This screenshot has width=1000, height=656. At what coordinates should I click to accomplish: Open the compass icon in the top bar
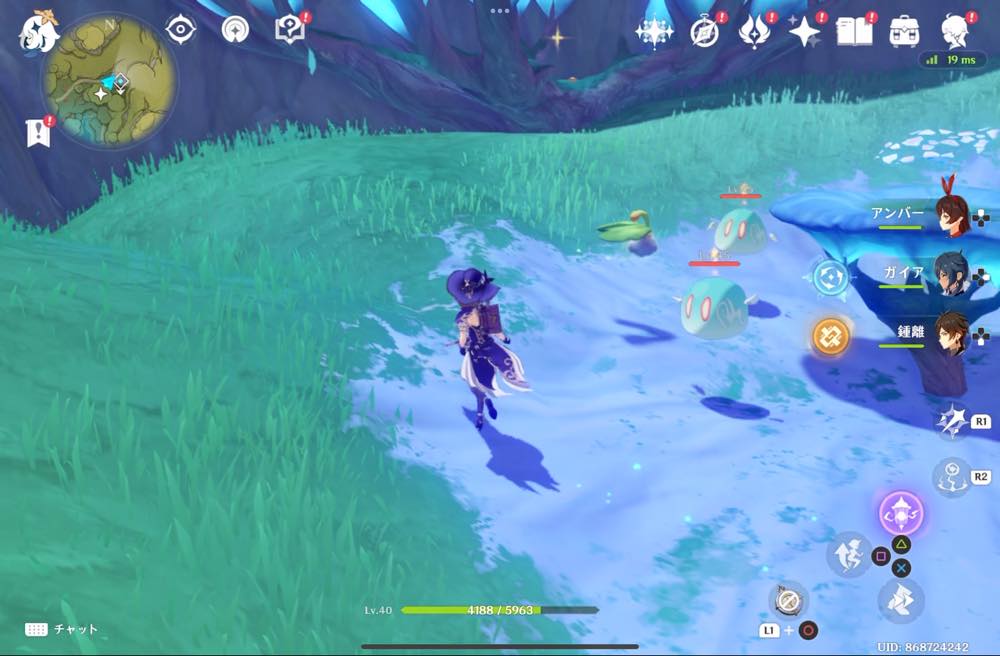705,32
